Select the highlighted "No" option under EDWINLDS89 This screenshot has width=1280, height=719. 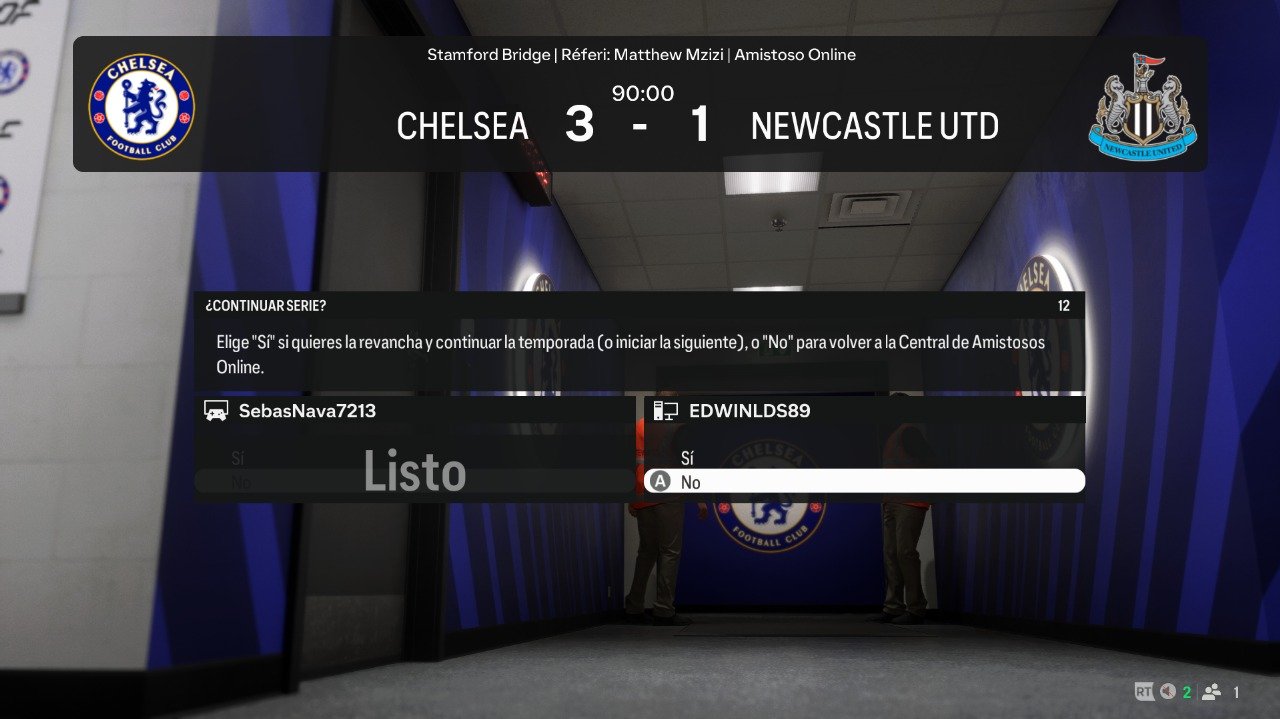pos(864,482)
